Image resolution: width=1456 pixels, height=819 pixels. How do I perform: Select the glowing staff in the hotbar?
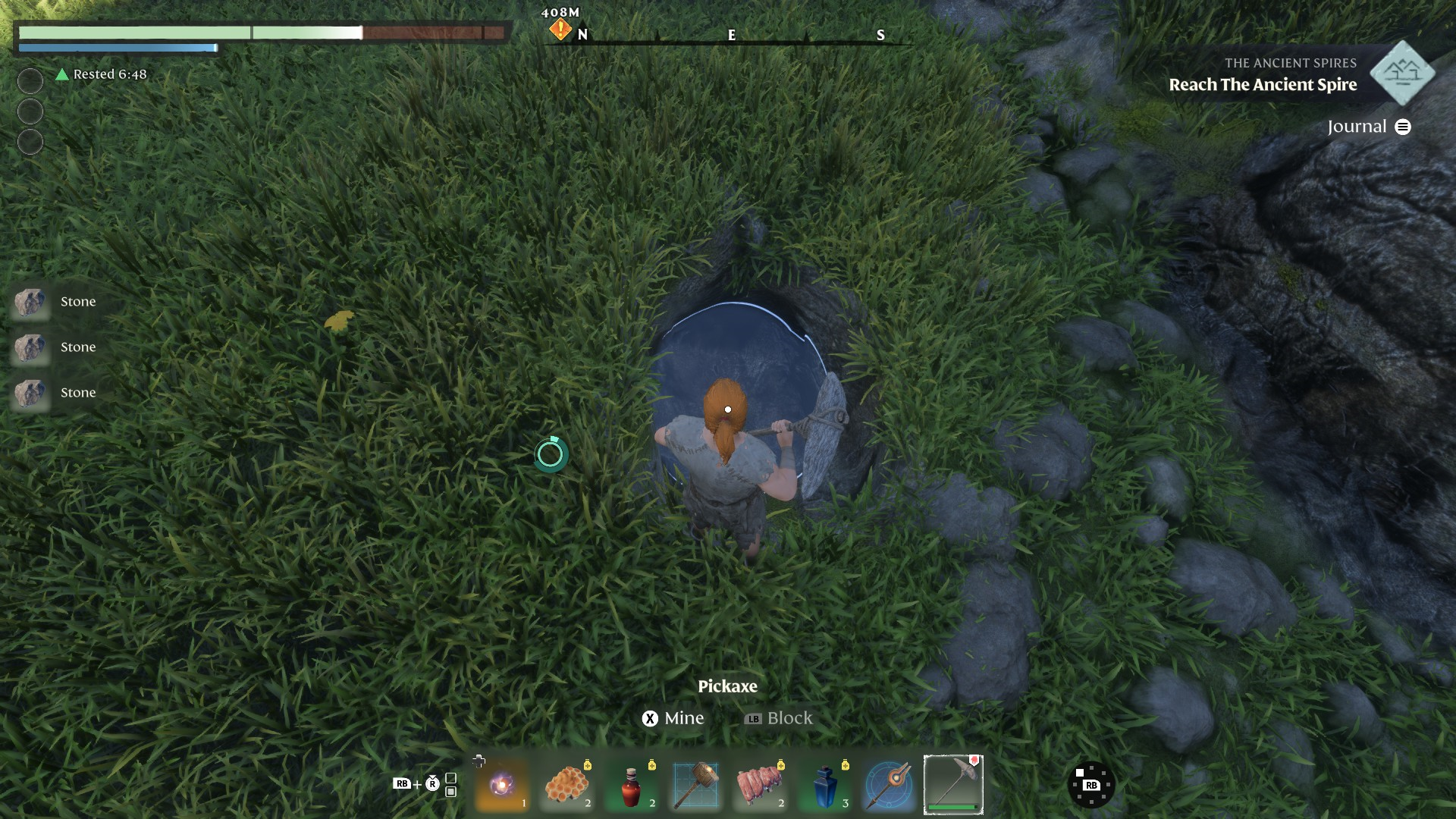pos(889,784)
